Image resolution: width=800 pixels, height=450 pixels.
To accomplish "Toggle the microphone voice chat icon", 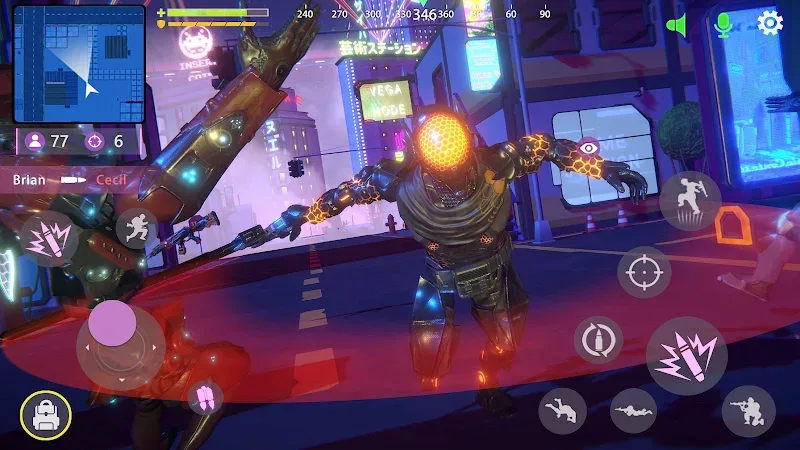I will [x=724, y=24].
